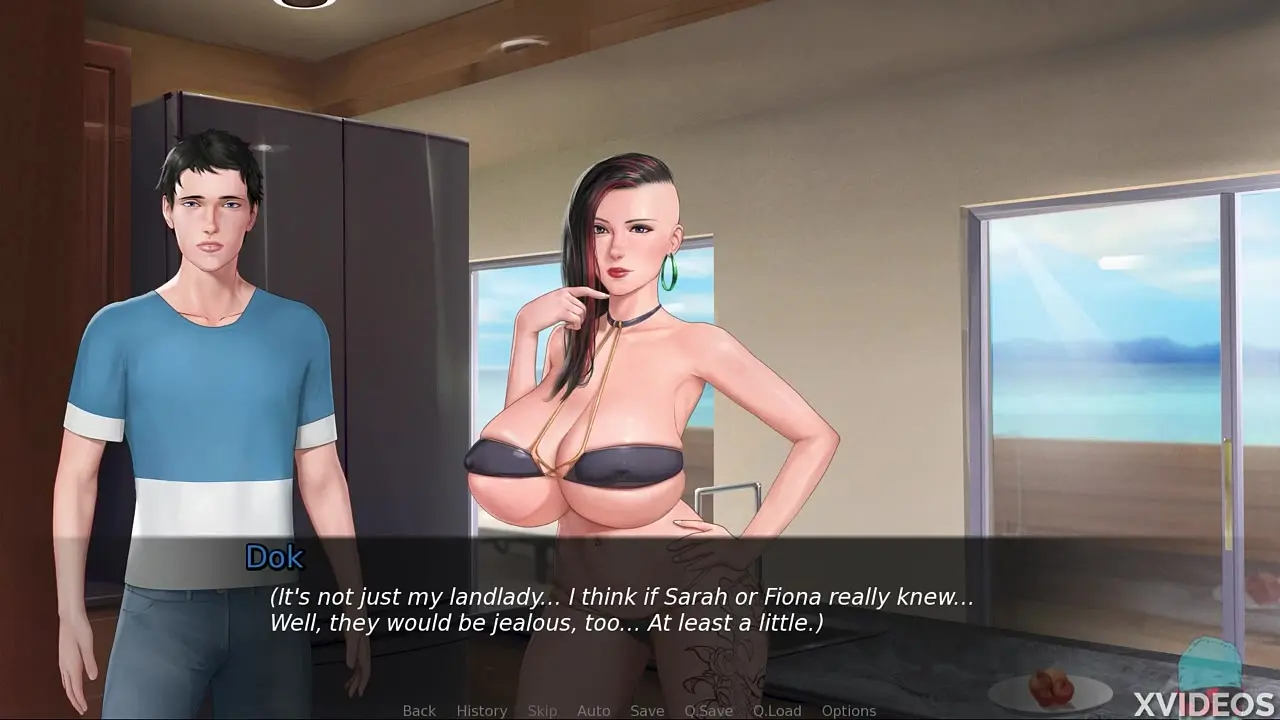Quick save with Q.Save
Viewport: 1280px width, 720px height.
(x=708, y=710)
